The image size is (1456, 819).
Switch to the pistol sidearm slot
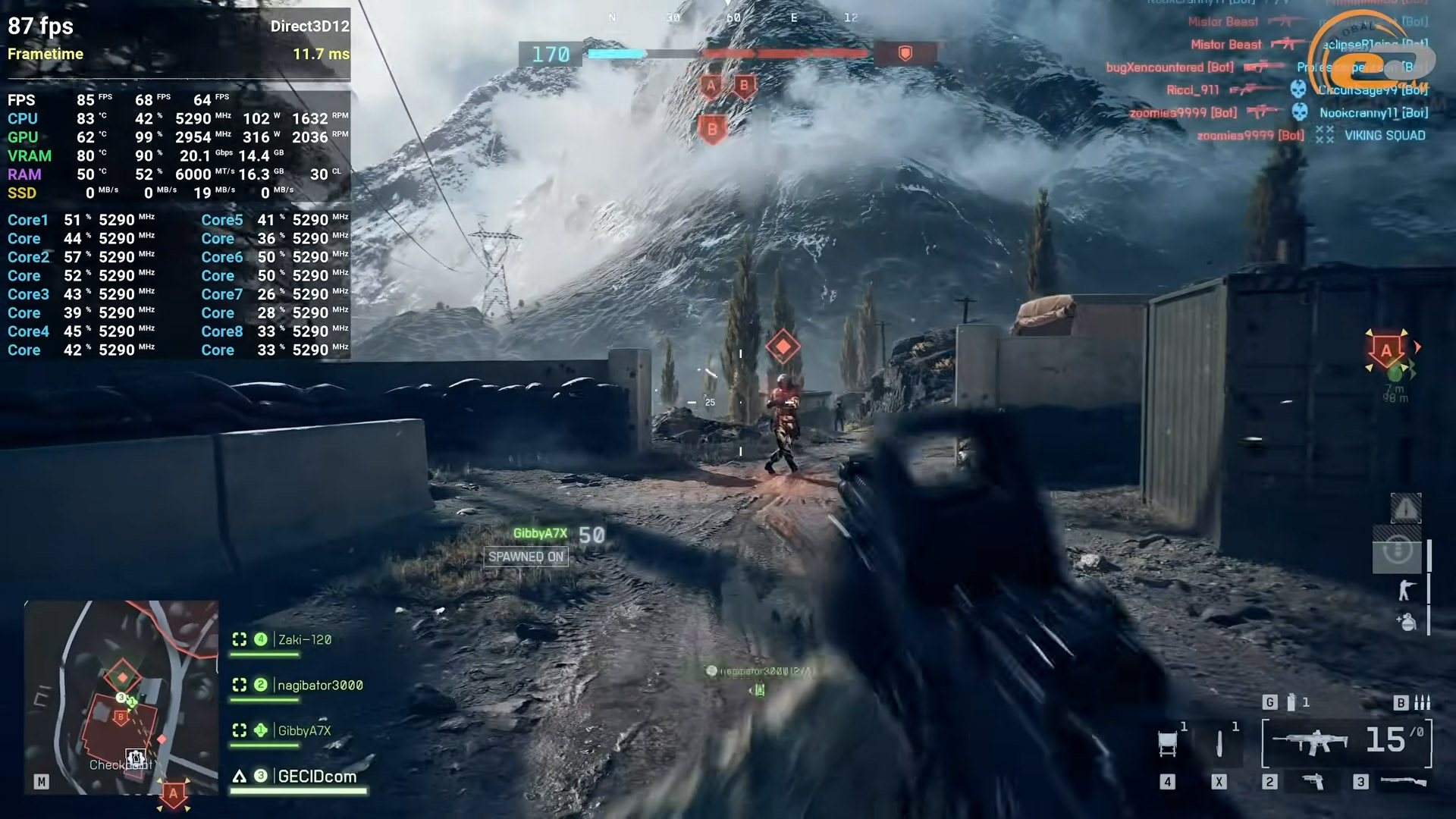[x=1313, y=781]
